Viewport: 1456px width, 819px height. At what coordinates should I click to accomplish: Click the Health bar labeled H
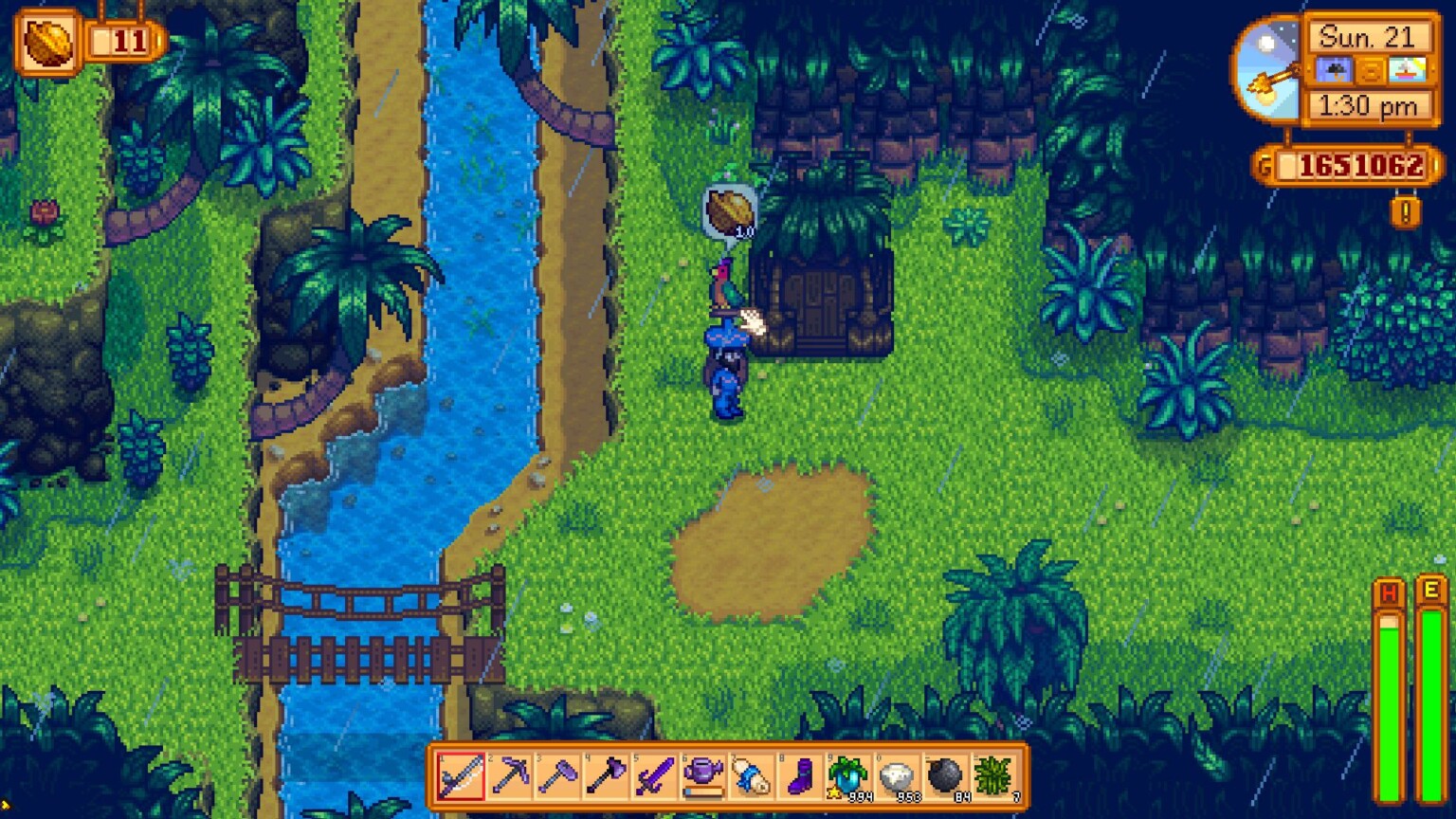click(x=1388, y=664)
